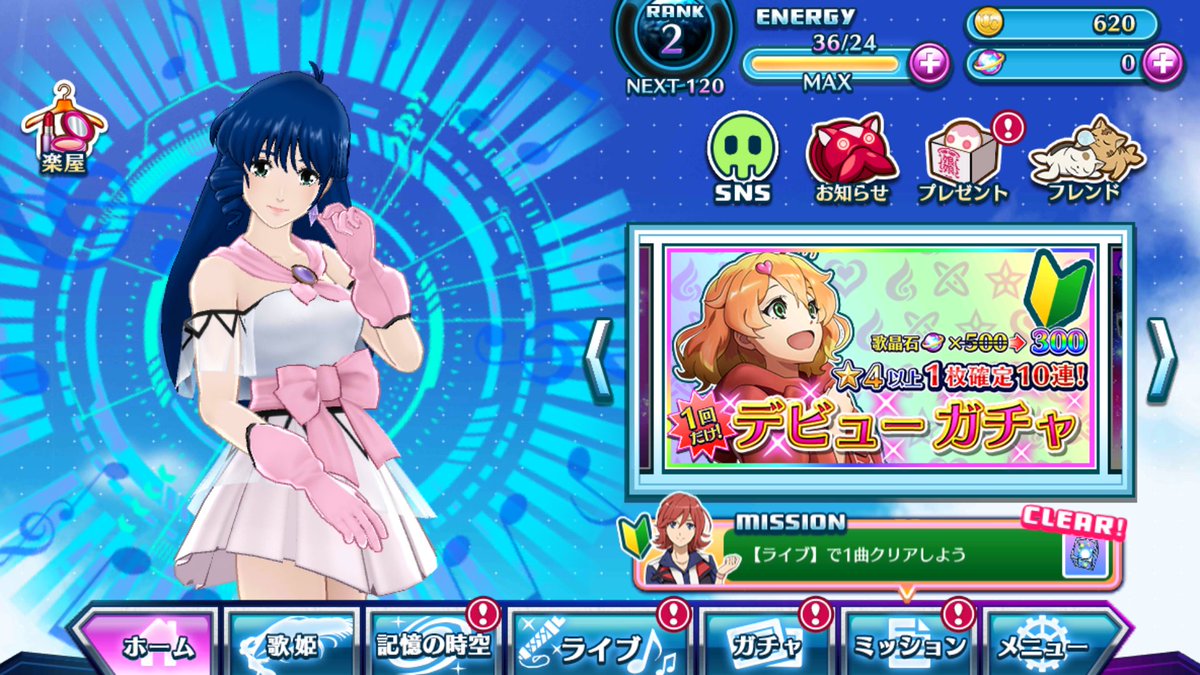Select the デビューガチャ banner

point(880,360)
